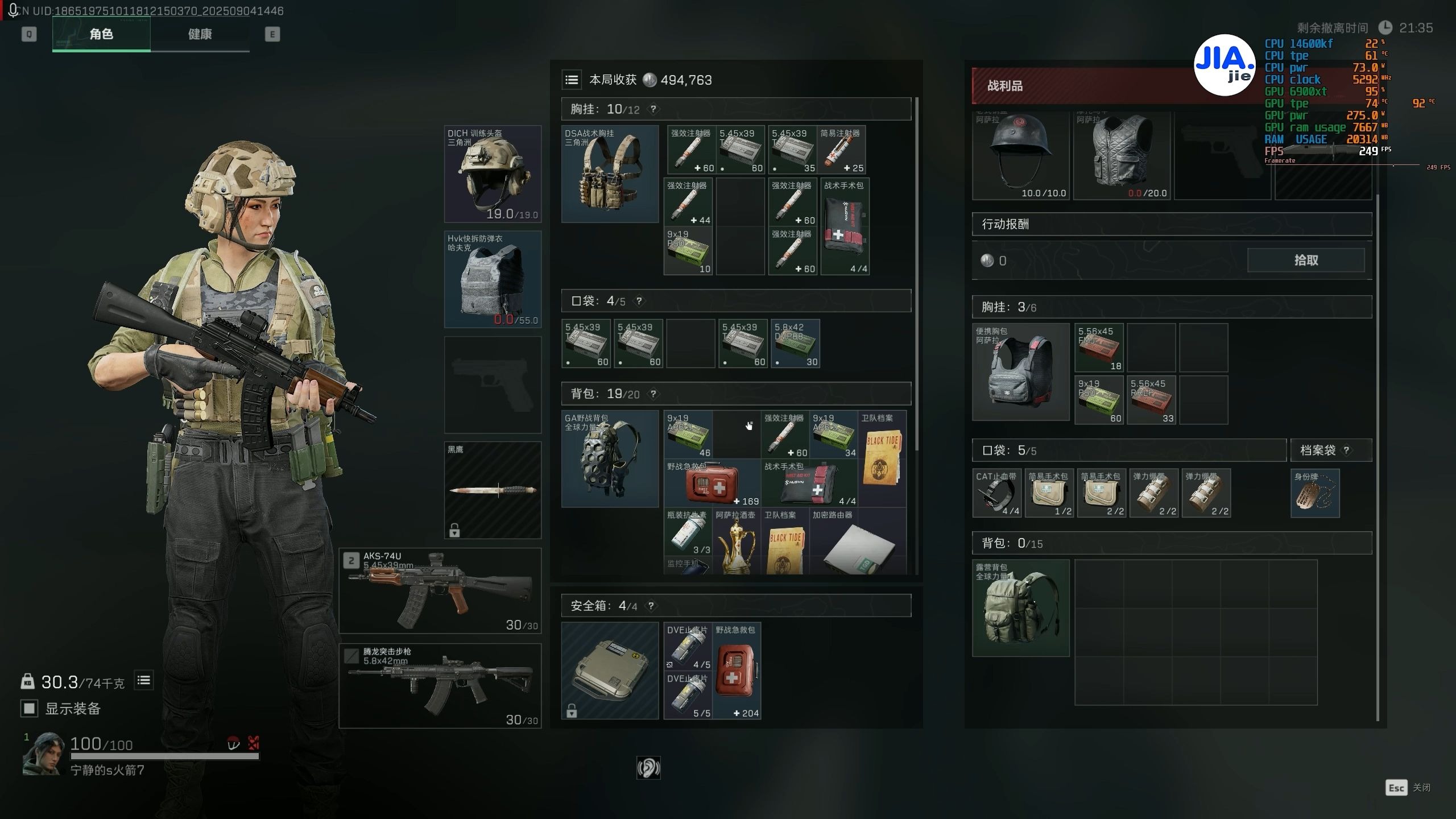Show the 胸挂 capacity help tooltip
Screen dimensions: 1456x819
point(653,109)
